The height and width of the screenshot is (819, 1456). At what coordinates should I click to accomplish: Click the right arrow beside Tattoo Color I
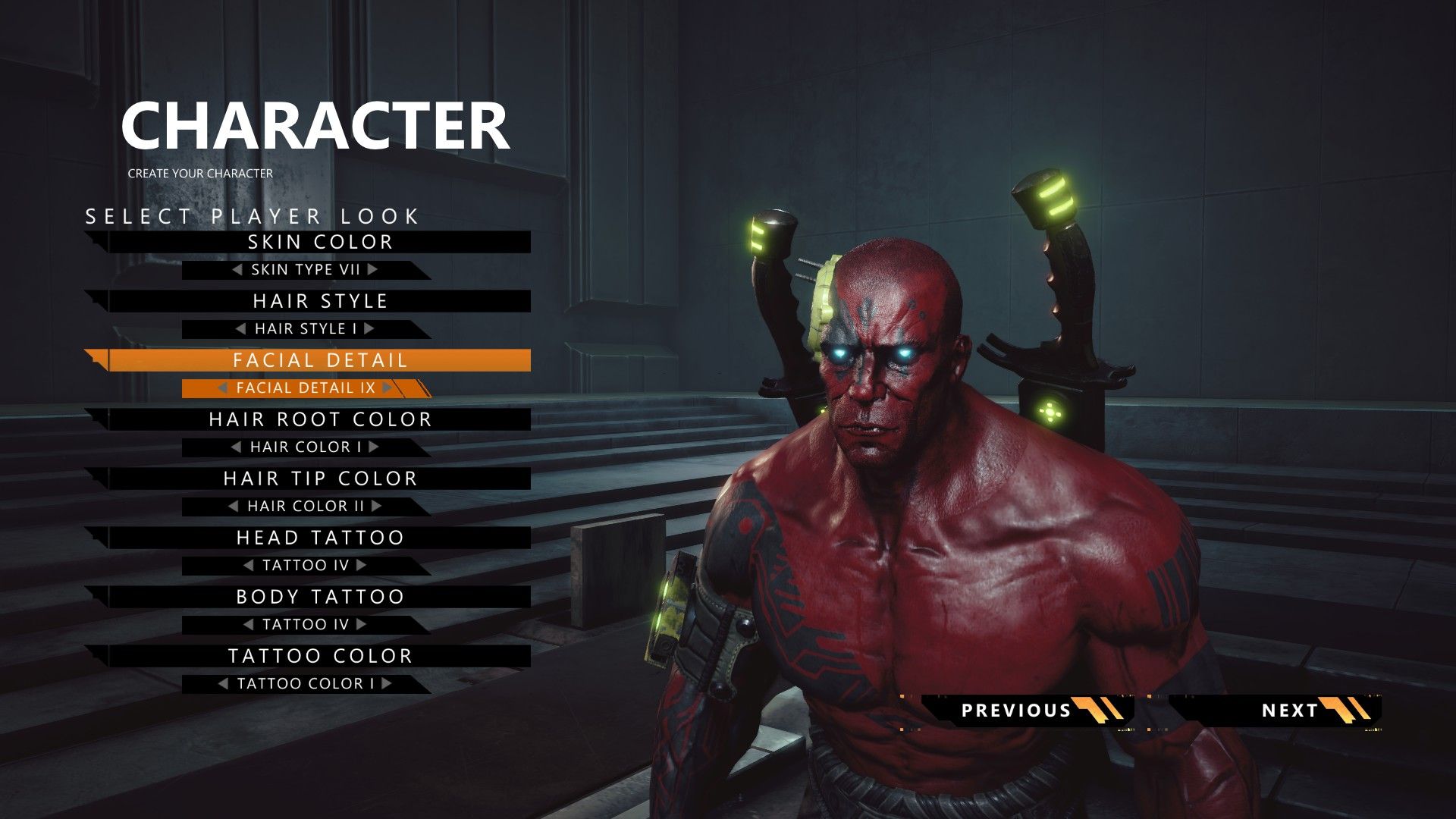pyautogui.click(x=387, y=683)
